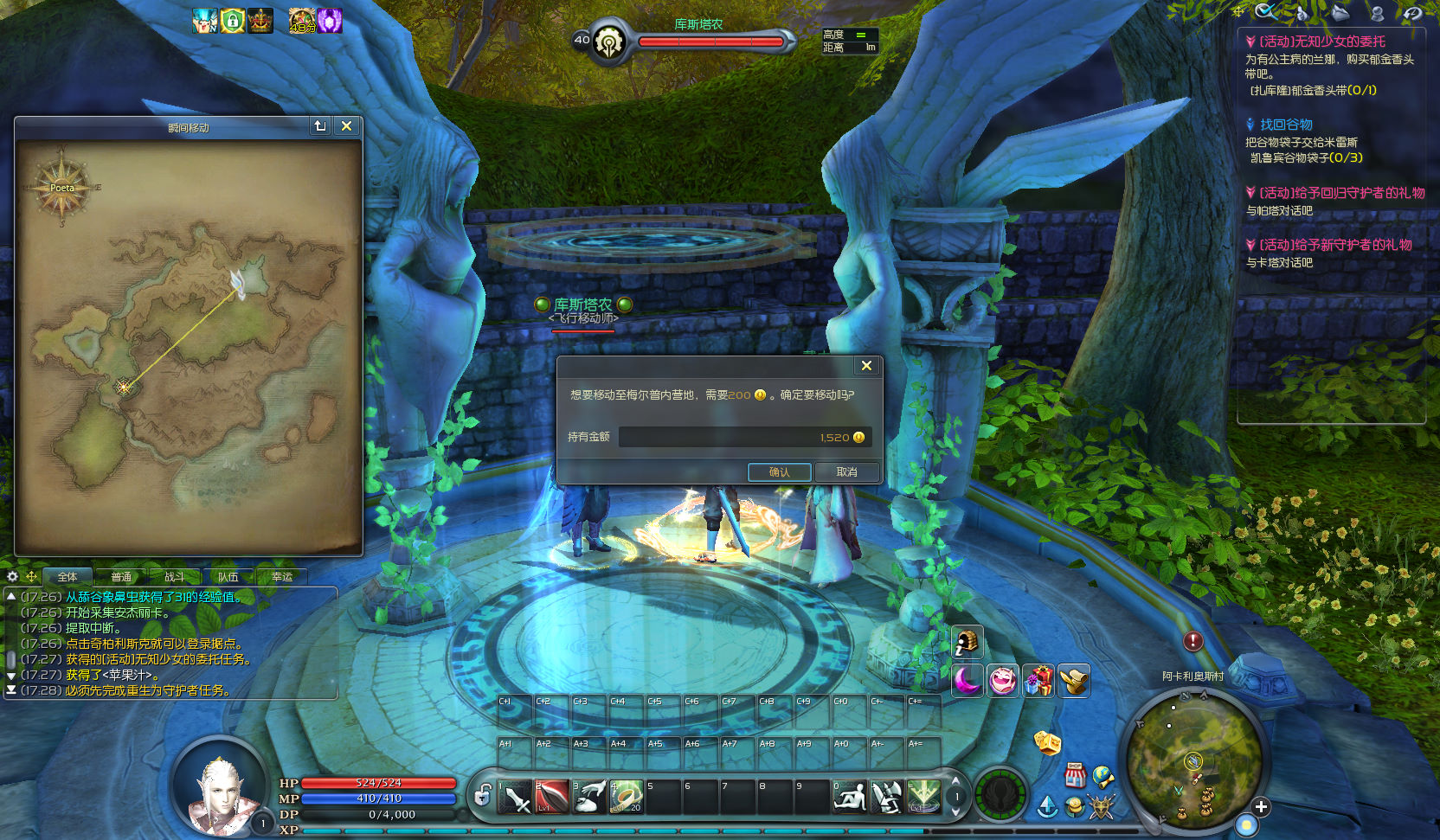Select the winged destination marker on map

click(x=239, y=283)
